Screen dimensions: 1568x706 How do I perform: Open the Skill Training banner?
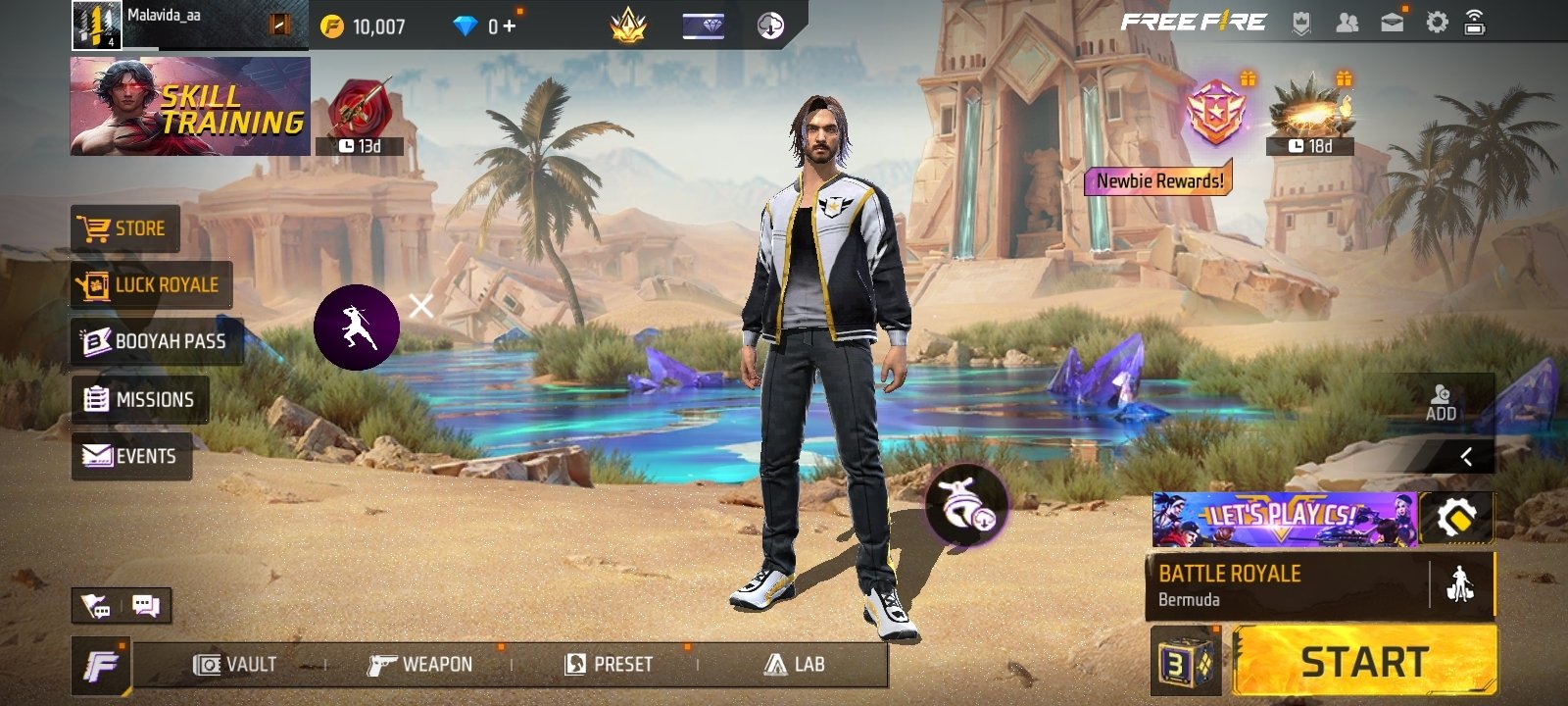(190, 106)
